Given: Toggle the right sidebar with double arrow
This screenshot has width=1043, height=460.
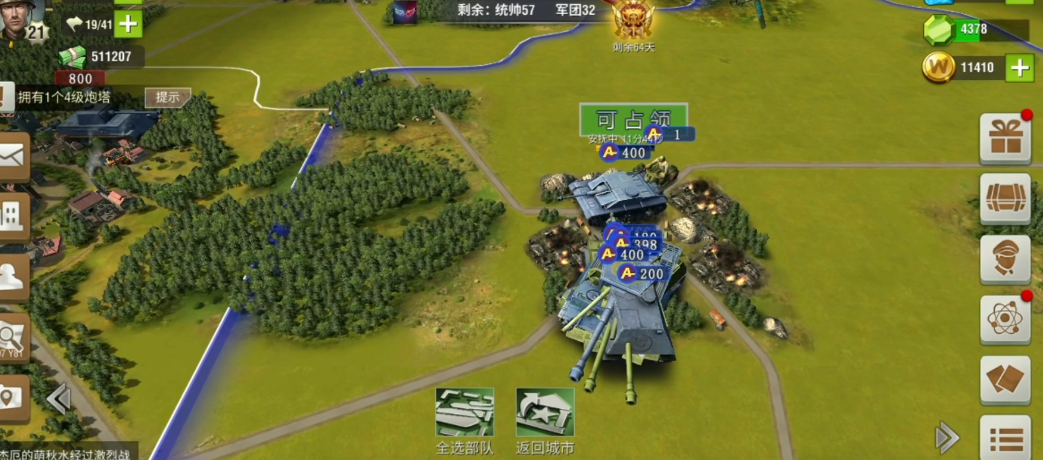Looking at the screenshot, I should coord(946,437).
